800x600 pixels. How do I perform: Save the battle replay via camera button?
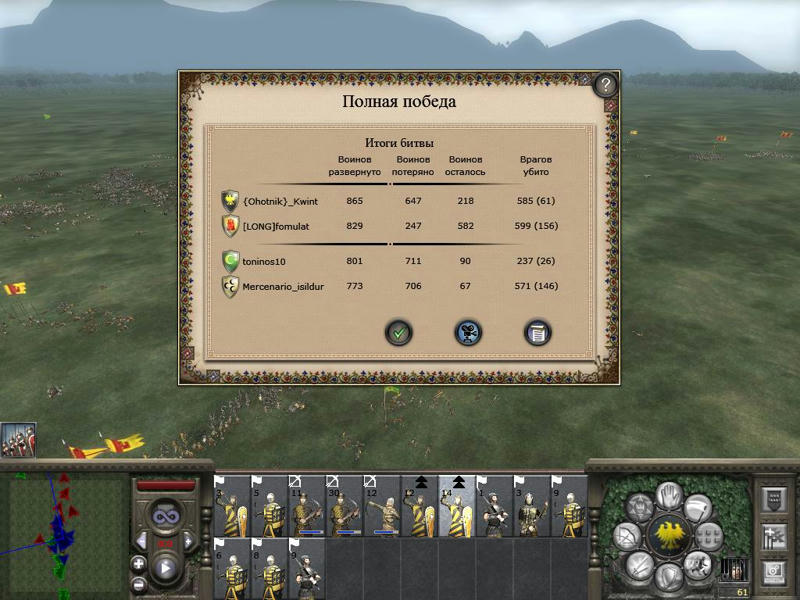pyautogui.click(x=468, y=333)
